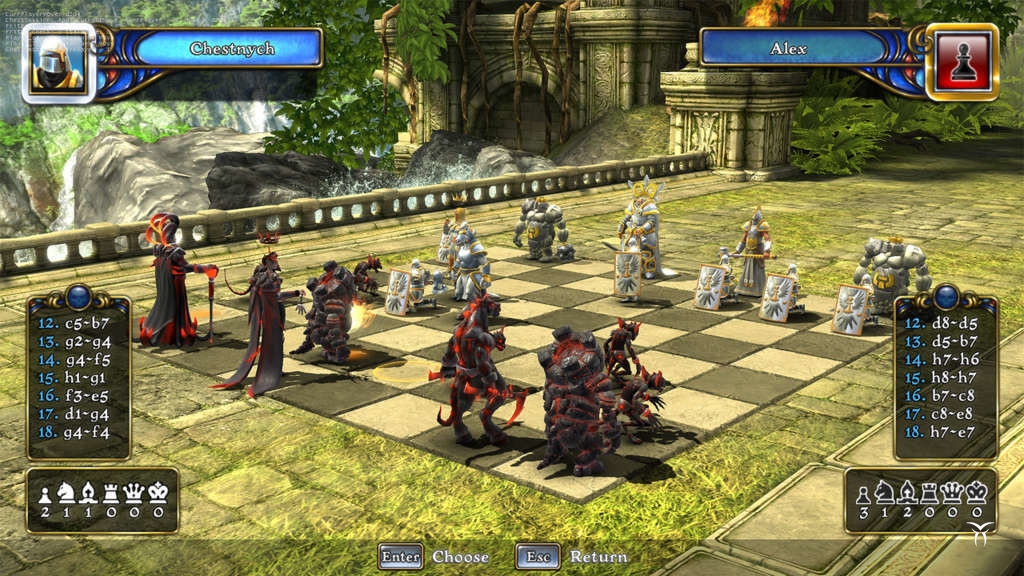Image resolution: width=1024 pixels, height=576 pixels.
Task: Select move 12 d8-d5 in the list
Action: (x=942, y=324)
